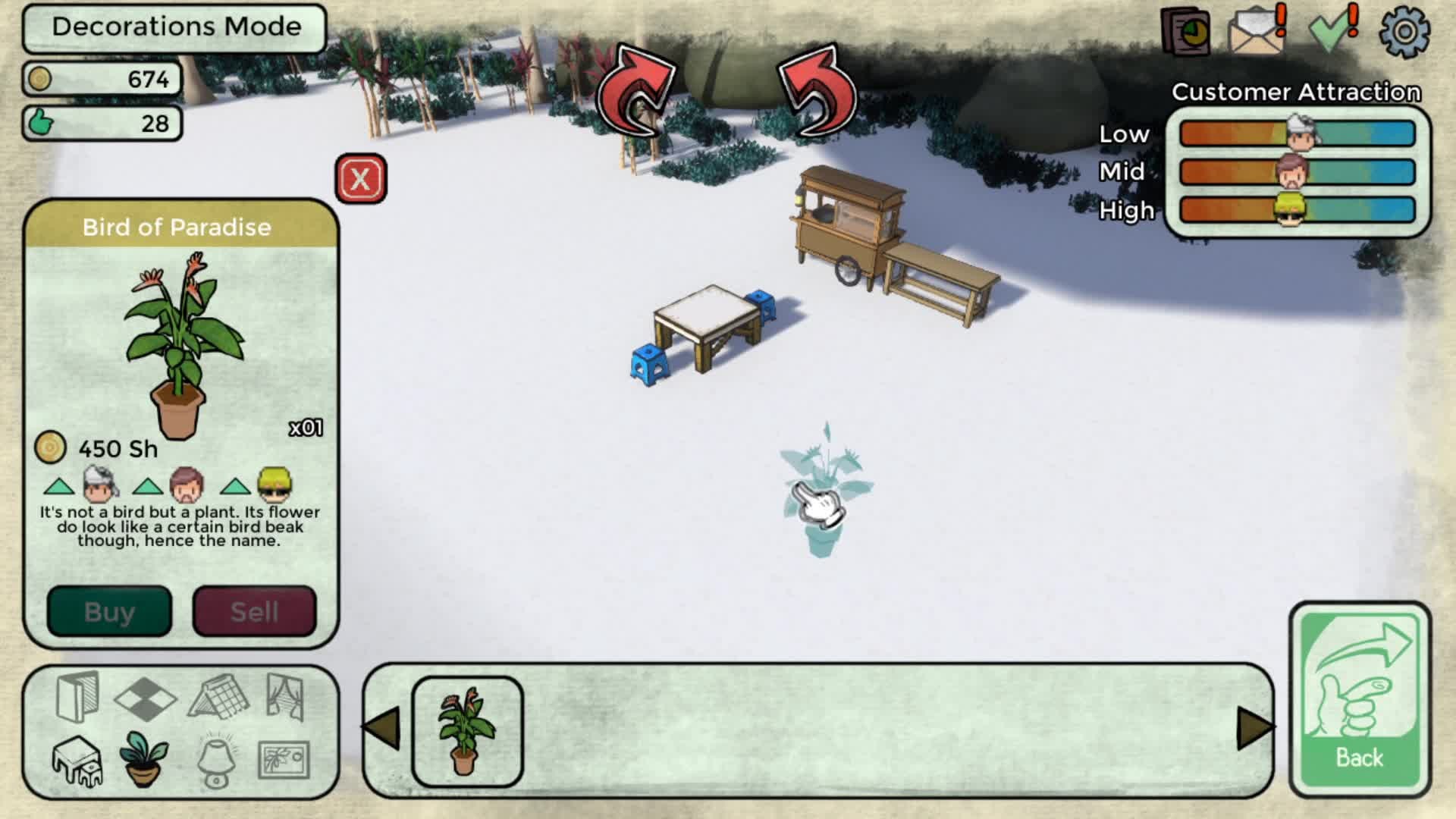Open the green checkmark tasks icon
Viewport: 1456px width, 819px height.
1332,32
